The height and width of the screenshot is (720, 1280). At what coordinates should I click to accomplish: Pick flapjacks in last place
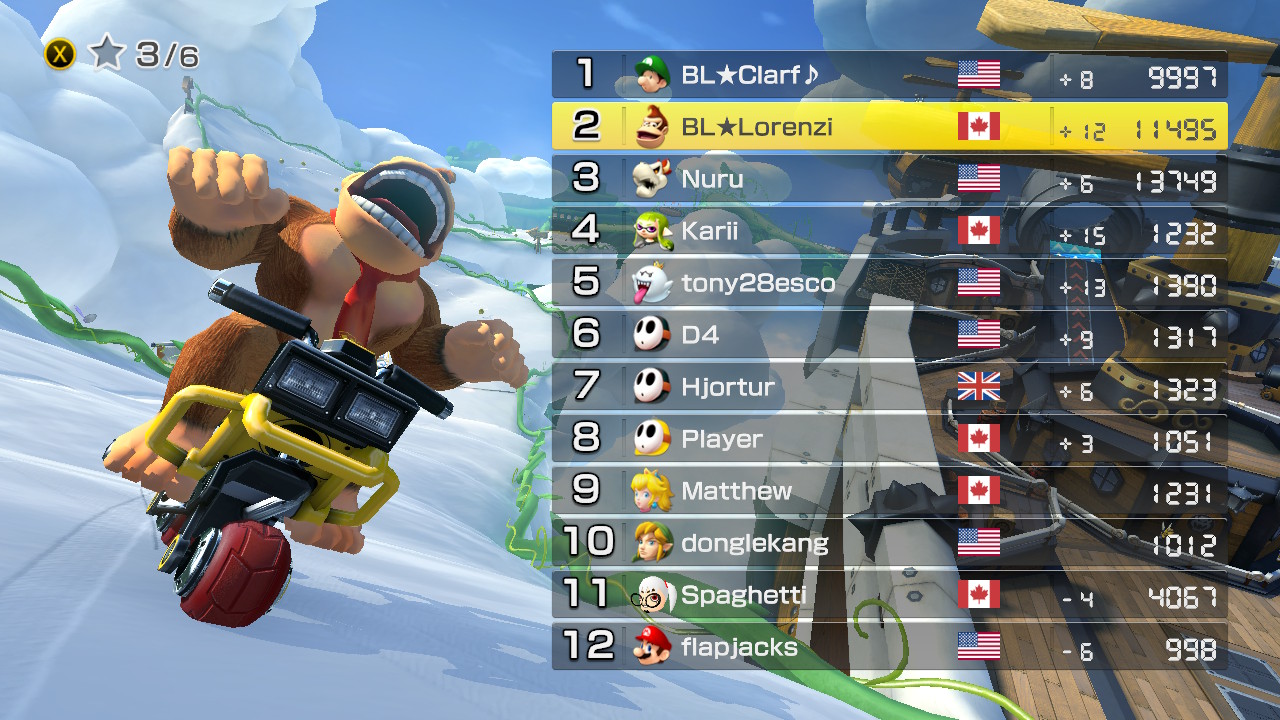click(889, 647)
